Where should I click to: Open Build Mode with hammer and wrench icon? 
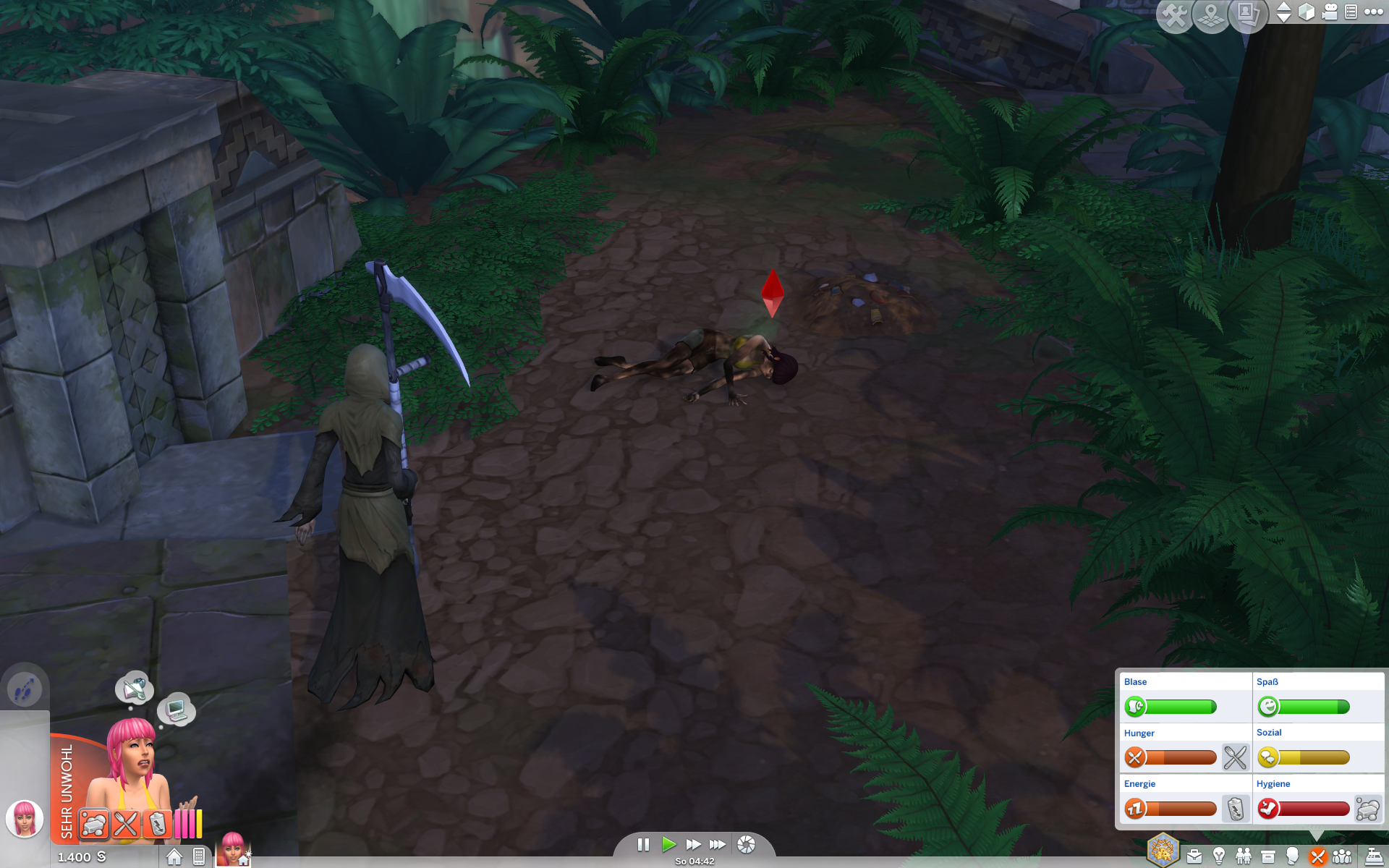pyautogui.click(x=1173, y=16)
